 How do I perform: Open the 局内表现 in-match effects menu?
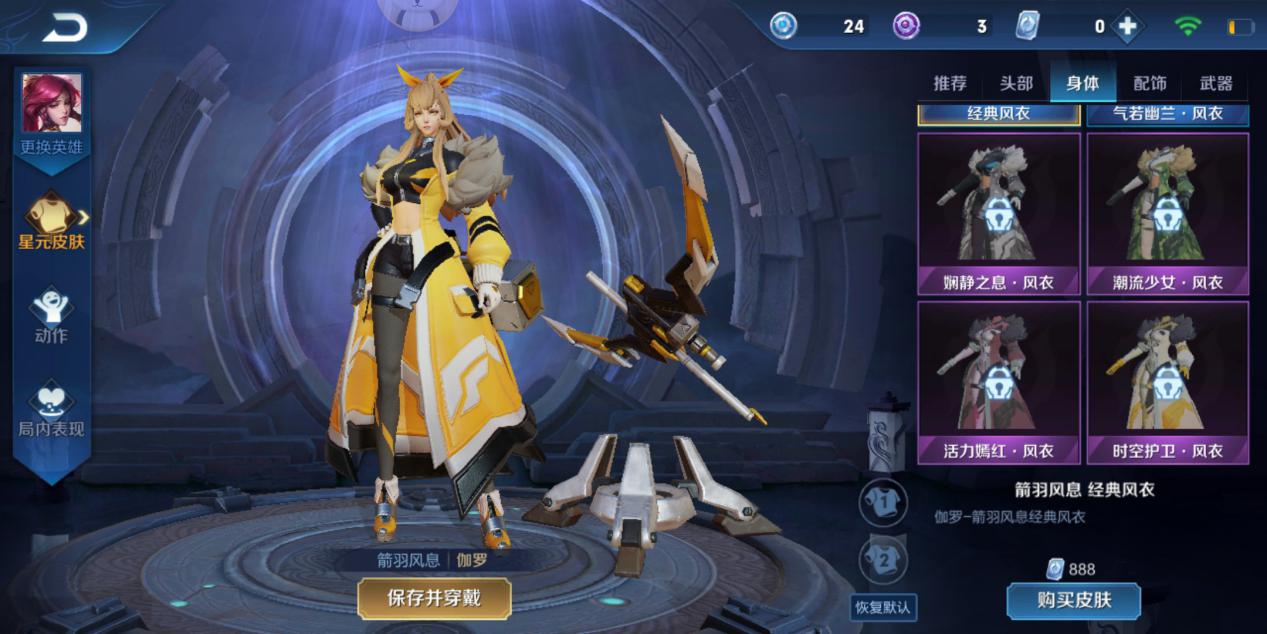pos(51,410)
